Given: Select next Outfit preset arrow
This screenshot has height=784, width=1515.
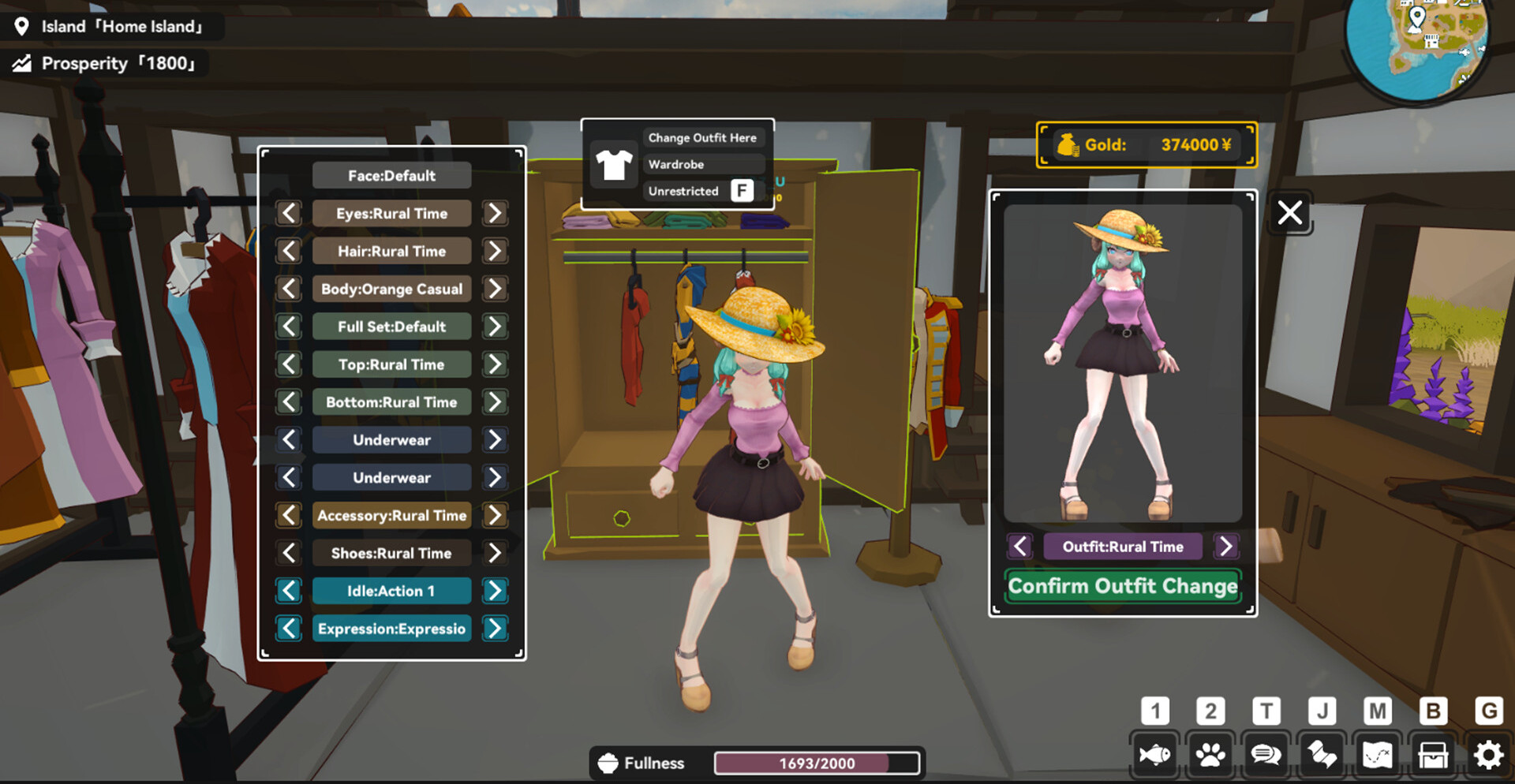Looking at the screenshot, I should click(1225, 546).
